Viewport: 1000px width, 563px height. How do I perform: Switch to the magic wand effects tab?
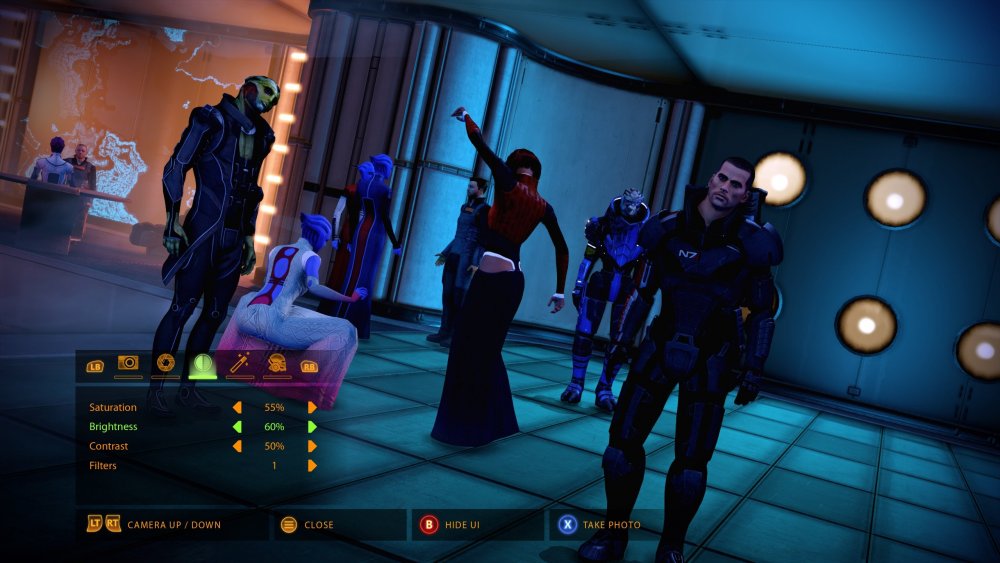pos(240,364)
